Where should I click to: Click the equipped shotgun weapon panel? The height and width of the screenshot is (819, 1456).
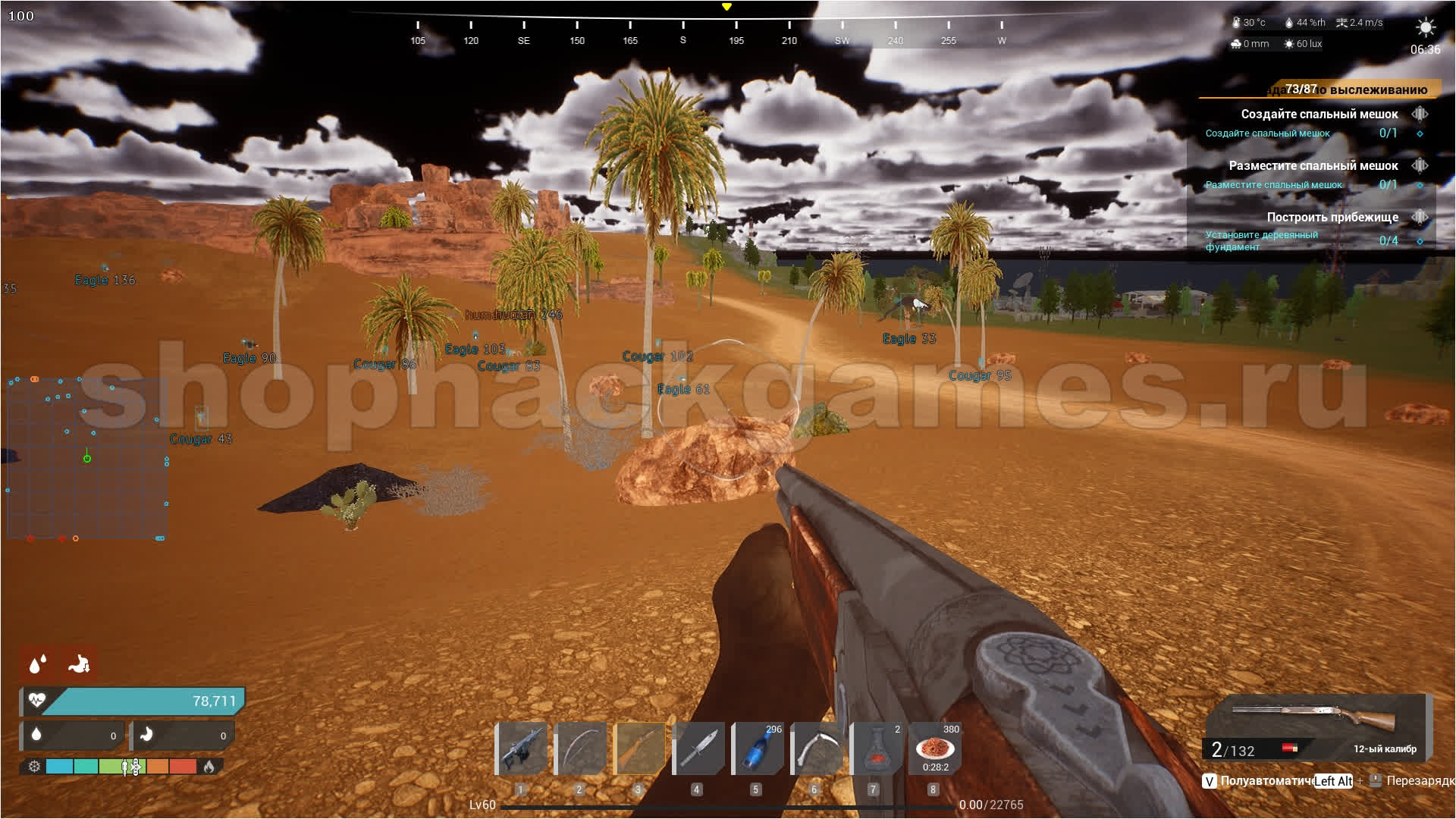[1316, 726]
